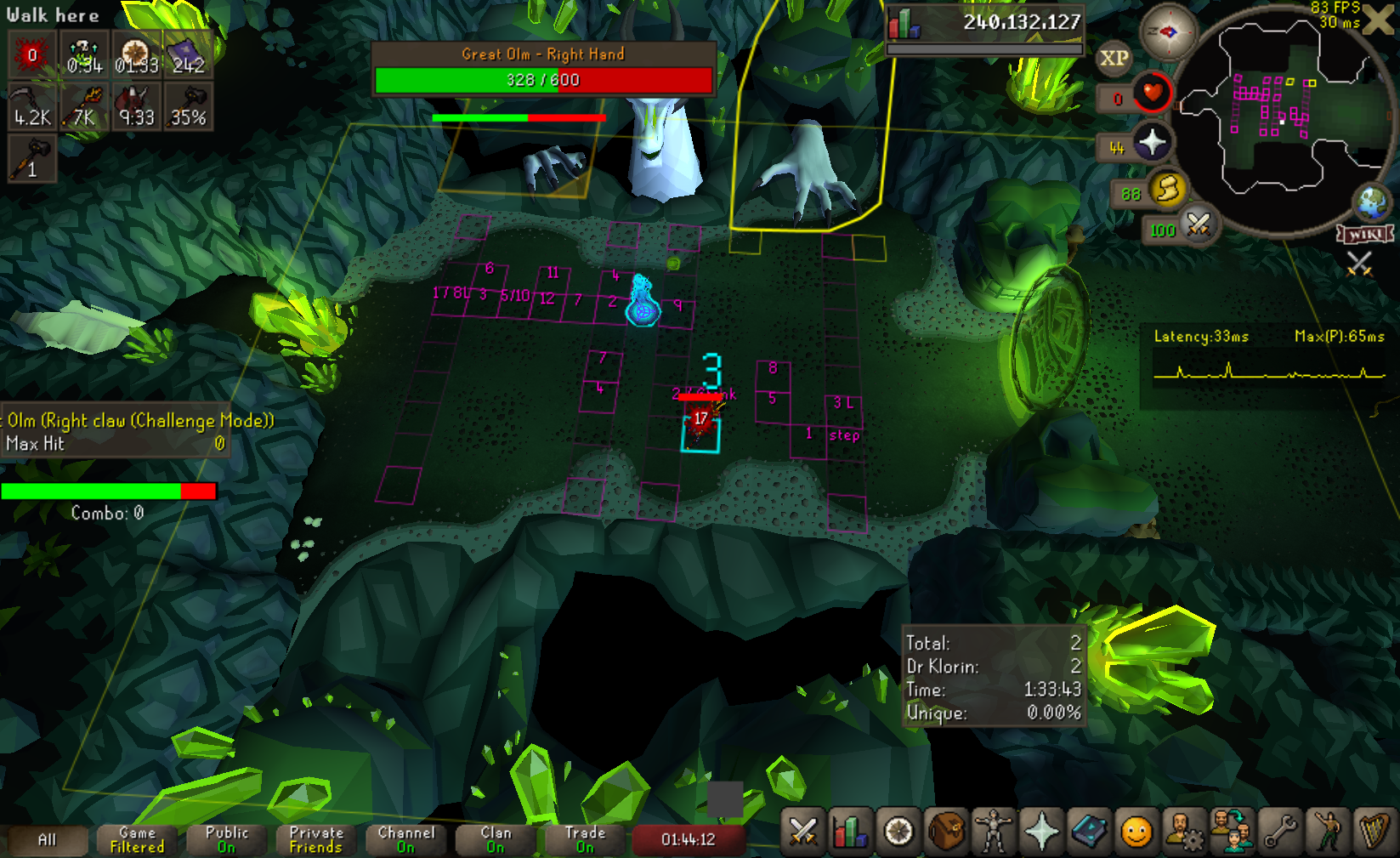Open the Inventory backpack tab
The width and height of the screenshot is (1400, 858).
coord(945,831)
